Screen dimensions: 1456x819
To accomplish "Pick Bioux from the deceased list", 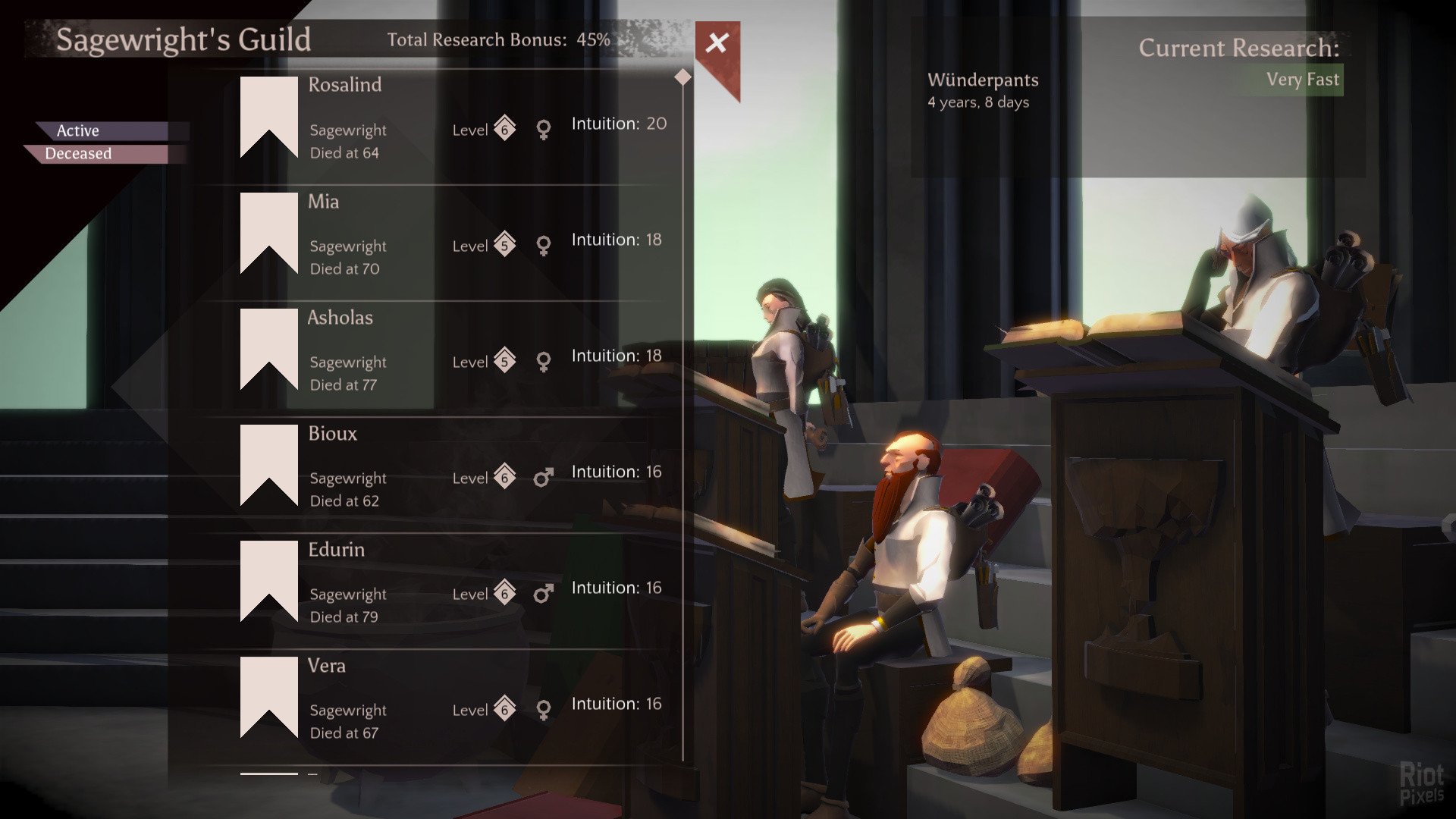I will click(455, 469).
